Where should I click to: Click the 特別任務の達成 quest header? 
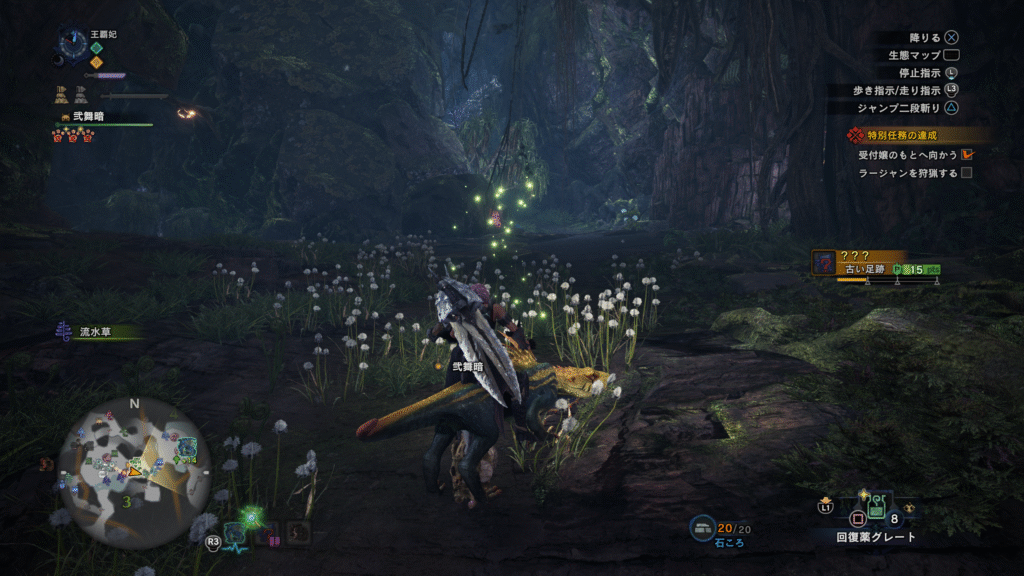coord(908,135)
